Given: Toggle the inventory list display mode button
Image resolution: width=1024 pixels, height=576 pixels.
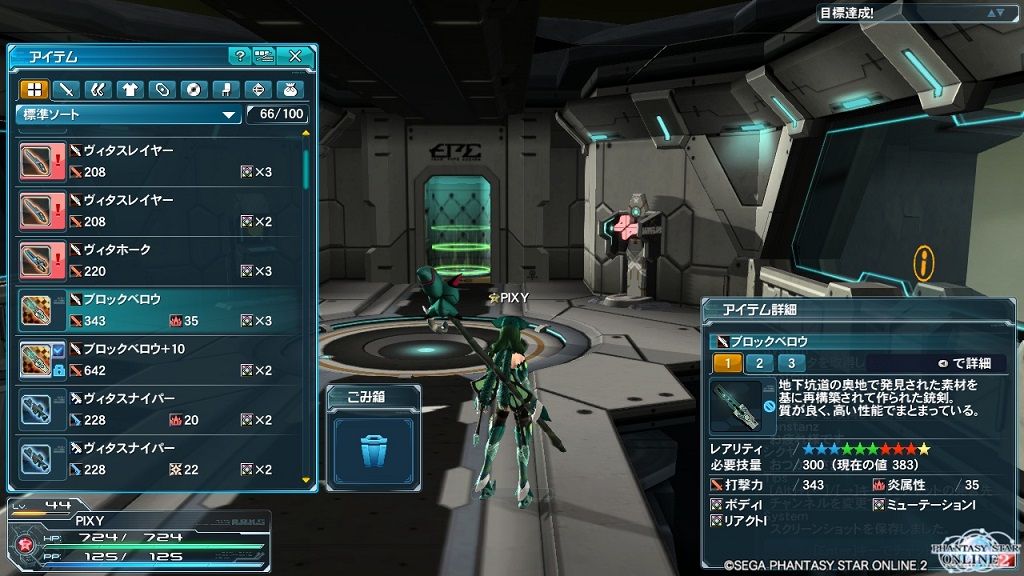Looking at the screenshot, I should pos(265,56).
